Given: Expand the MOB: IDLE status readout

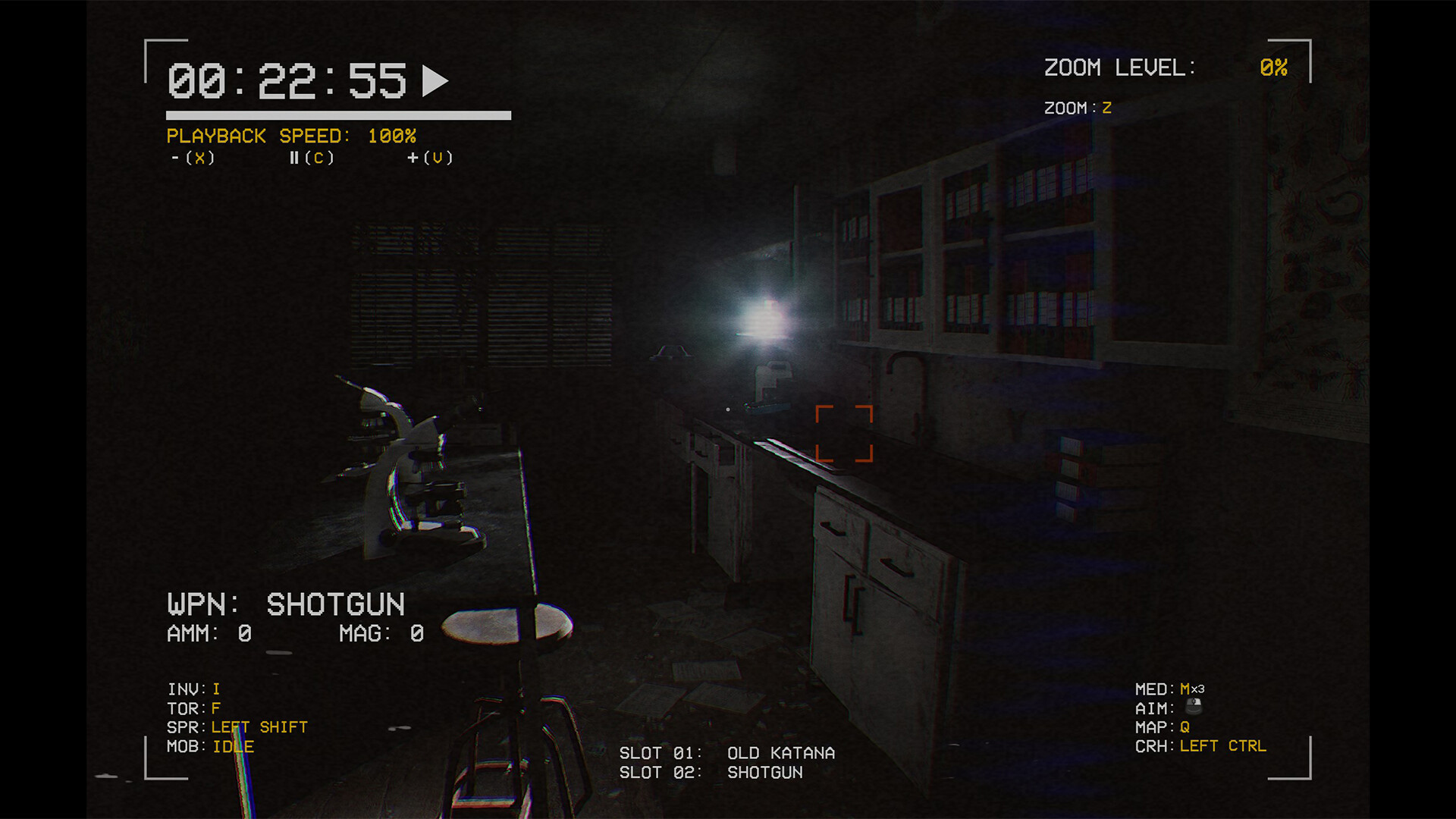Looking at the screenshot, I should coord(211,746).
